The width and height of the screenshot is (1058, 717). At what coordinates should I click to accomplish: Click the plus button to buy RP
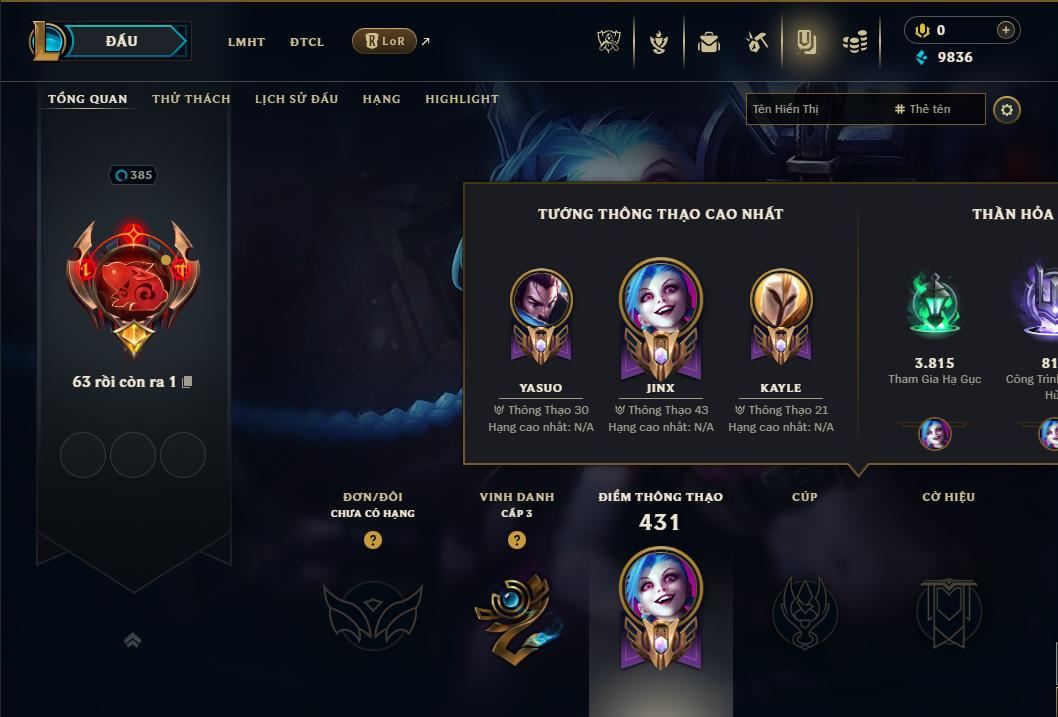[x=1005, y=30]
